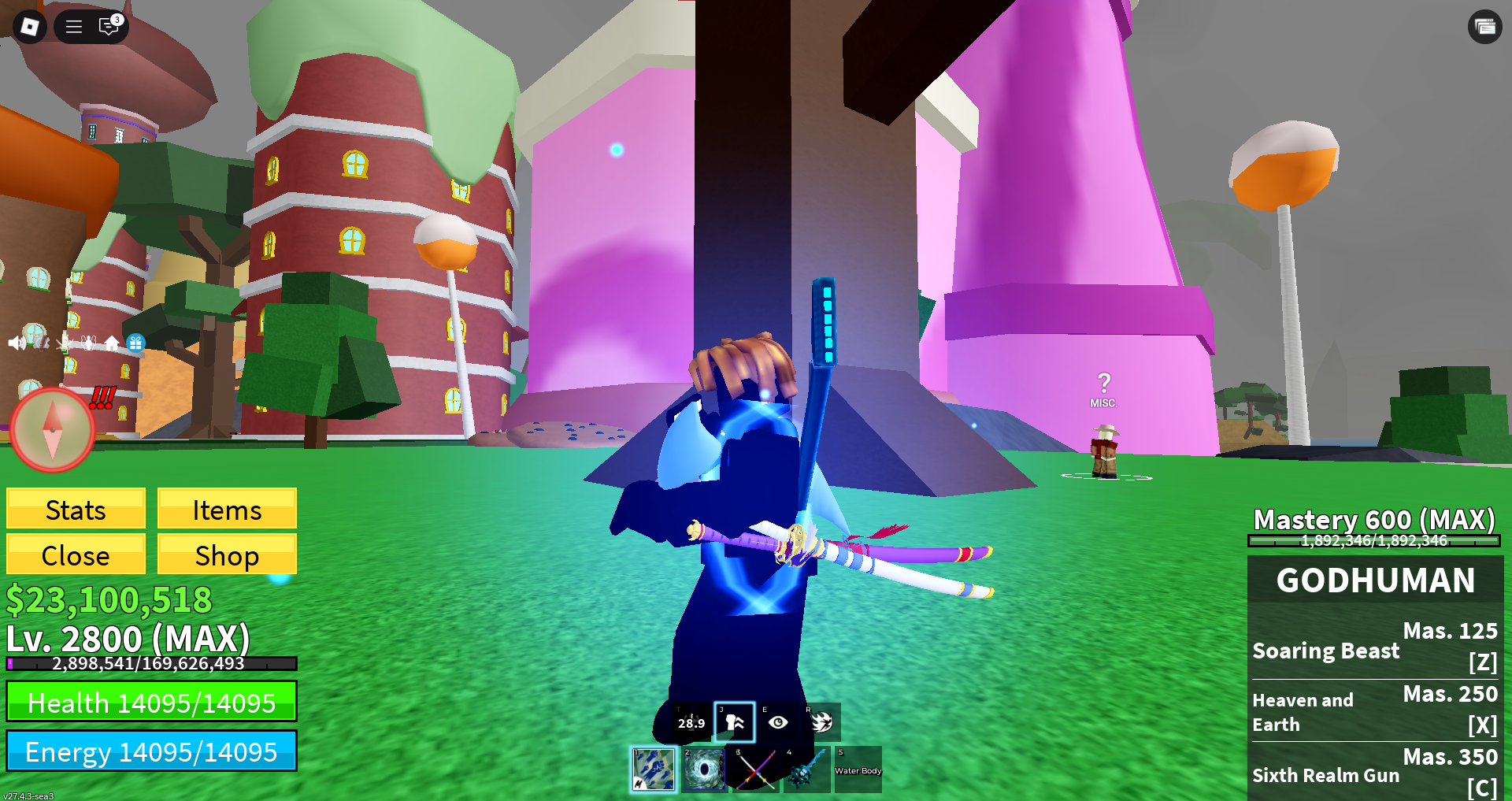Viewport: 1512px width, 801px height.
Task: Click the white house home icon
Action: (112, 343)
